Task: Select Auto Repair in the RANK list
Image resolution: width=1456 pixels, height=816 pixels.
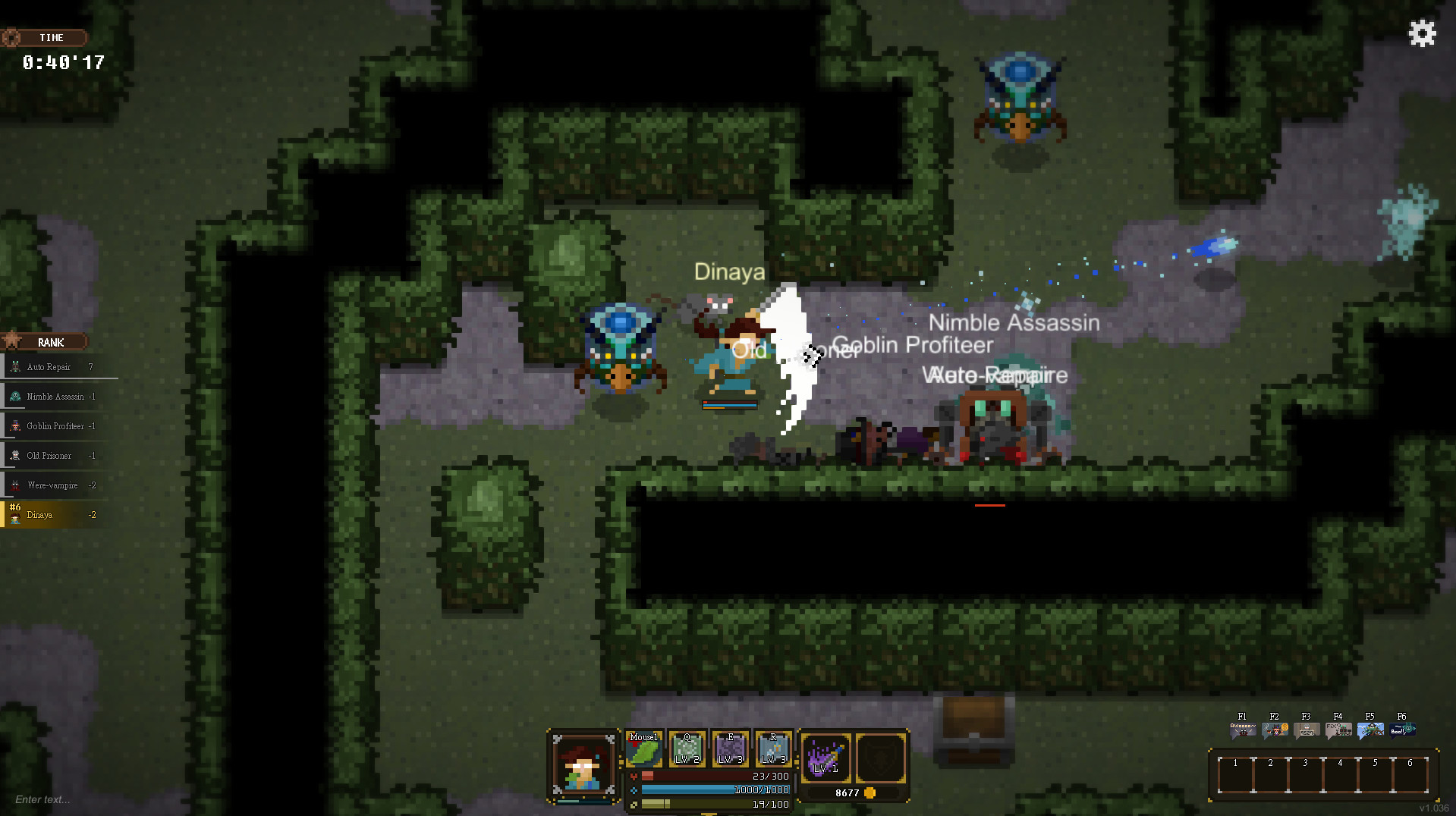Action: click(53, 366)
